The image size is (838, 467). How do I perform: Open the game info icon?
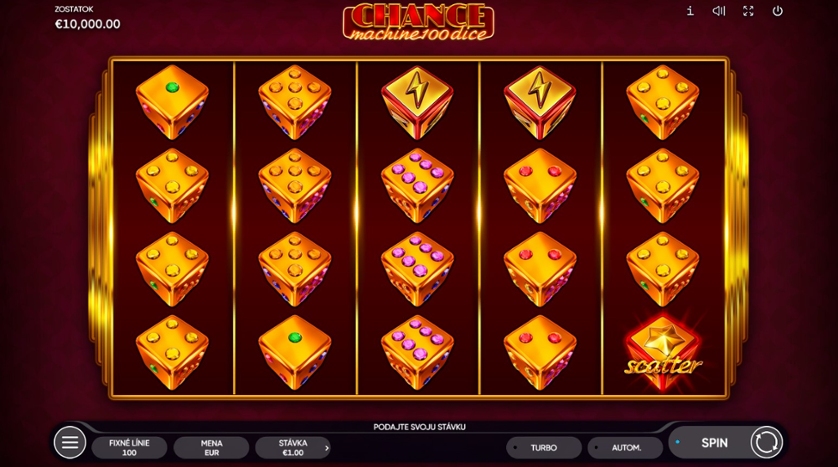(690, 11)
